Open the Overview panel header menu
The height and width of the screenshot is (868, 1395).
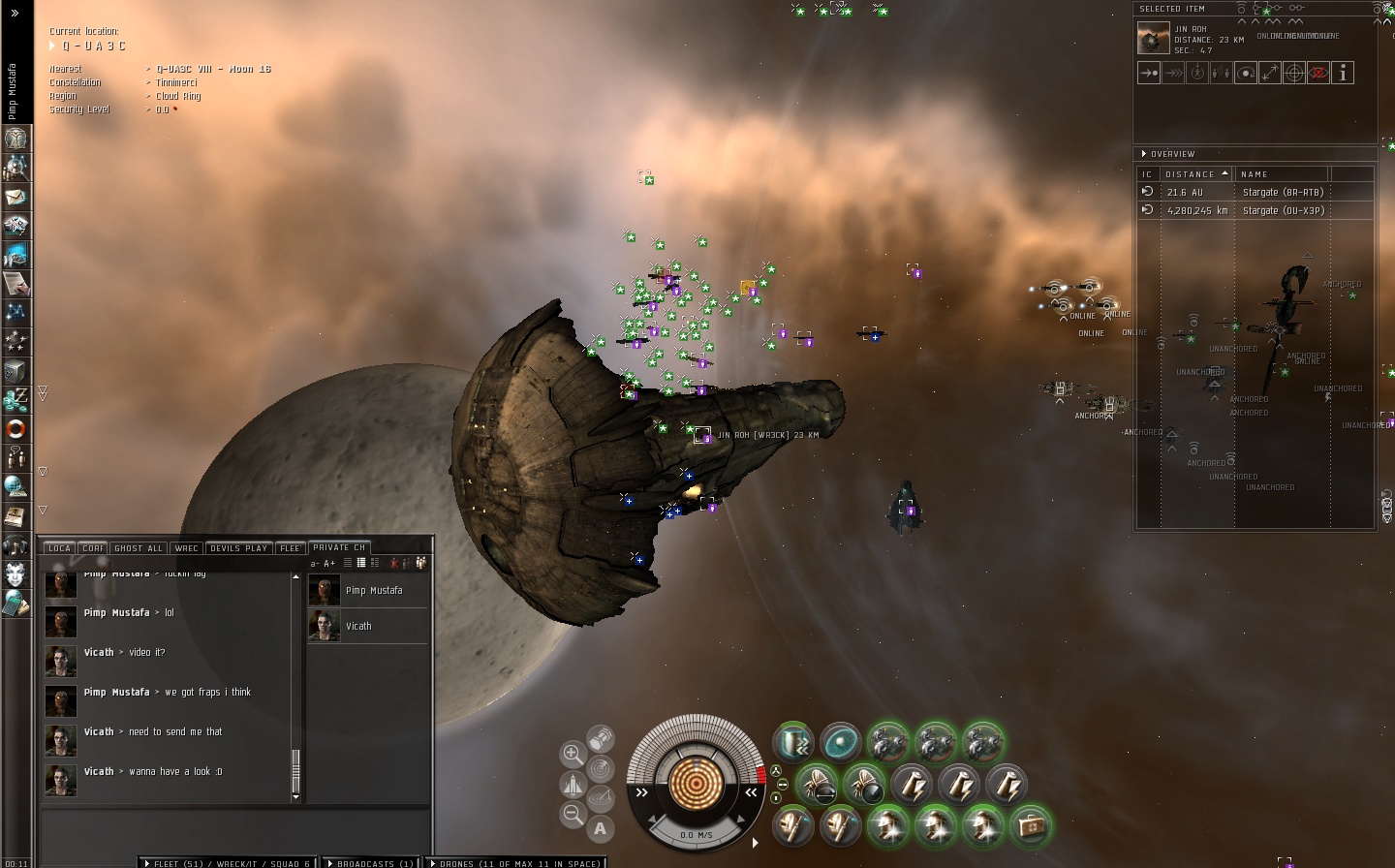point(1172,154)
